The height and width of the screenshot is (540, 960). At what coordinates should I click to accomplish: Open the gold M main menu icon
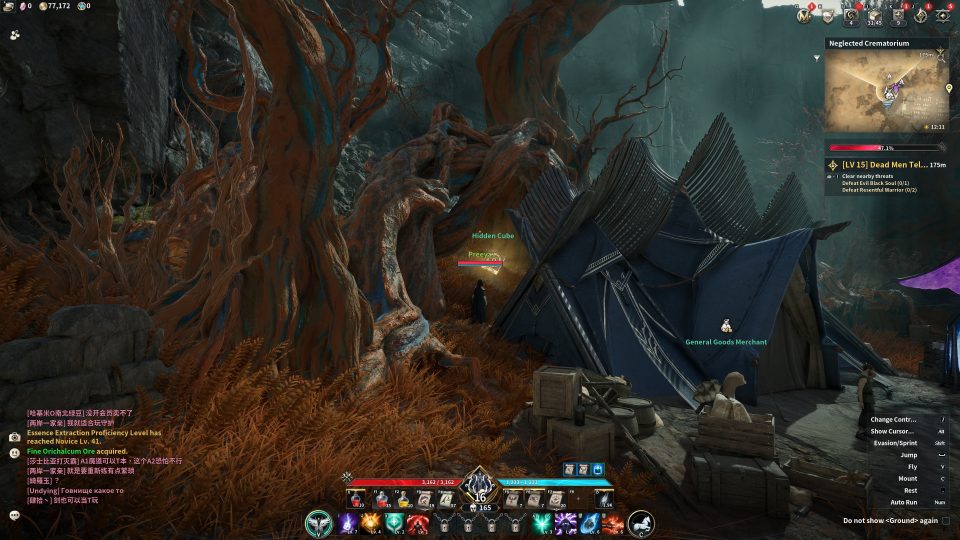pyautogui.click(x=803, y=15)
